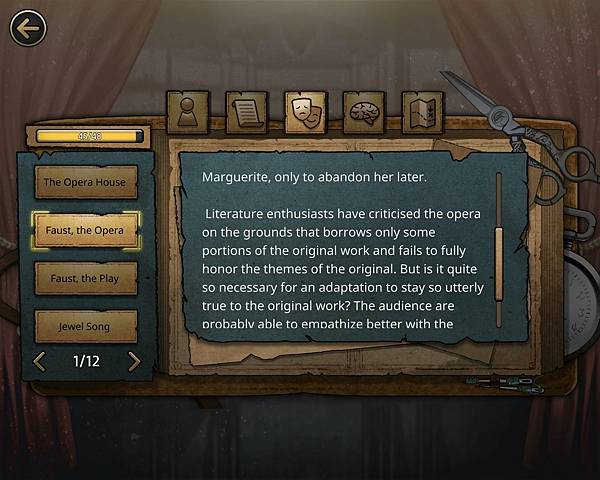Viewport: 600px width, 480px height.
Task: Advance to the next page of entries
Action: [x=134, y=361]
